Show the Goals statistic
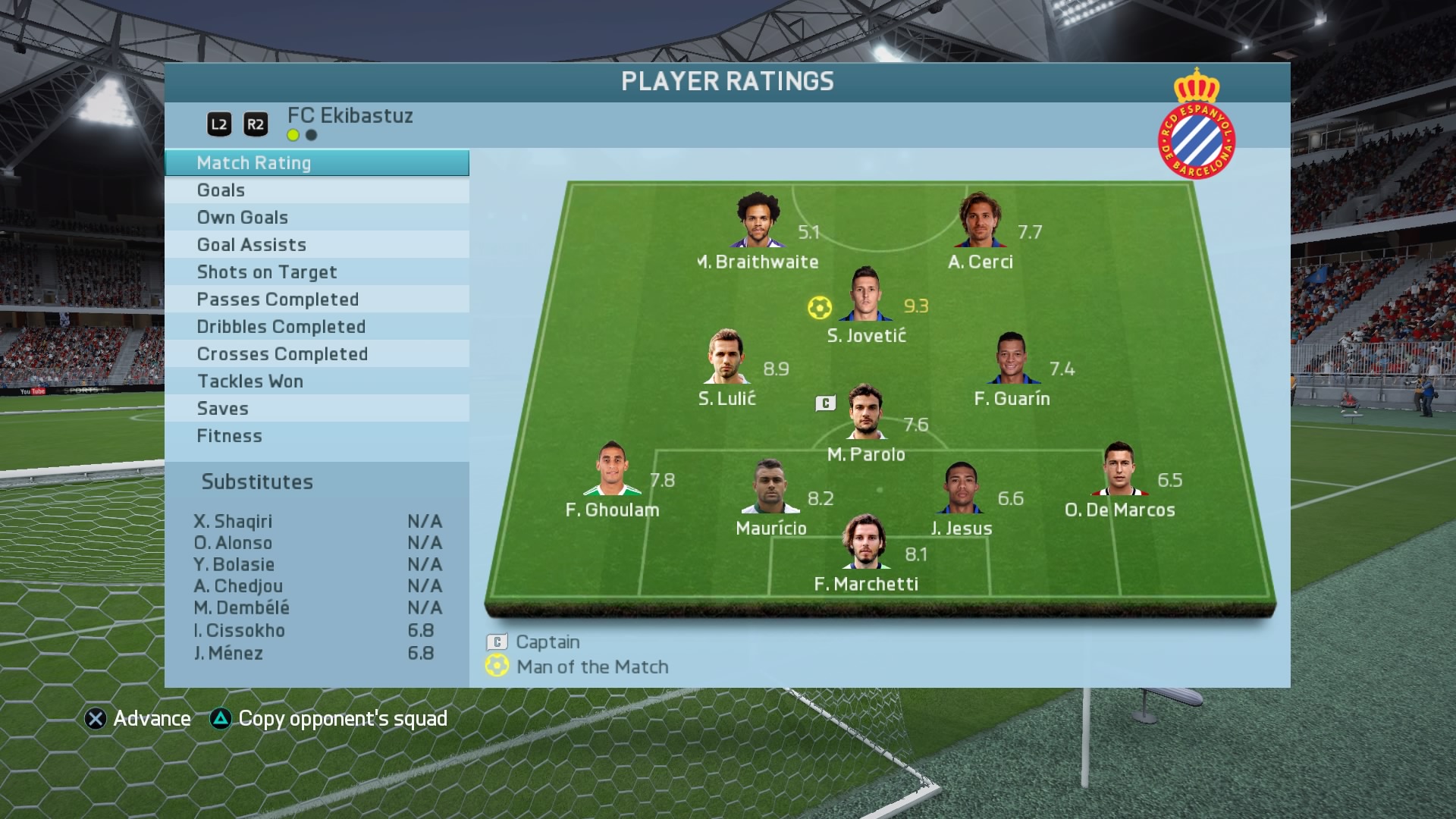Viewport: 1456px width, 819px height. pos(316,190)
